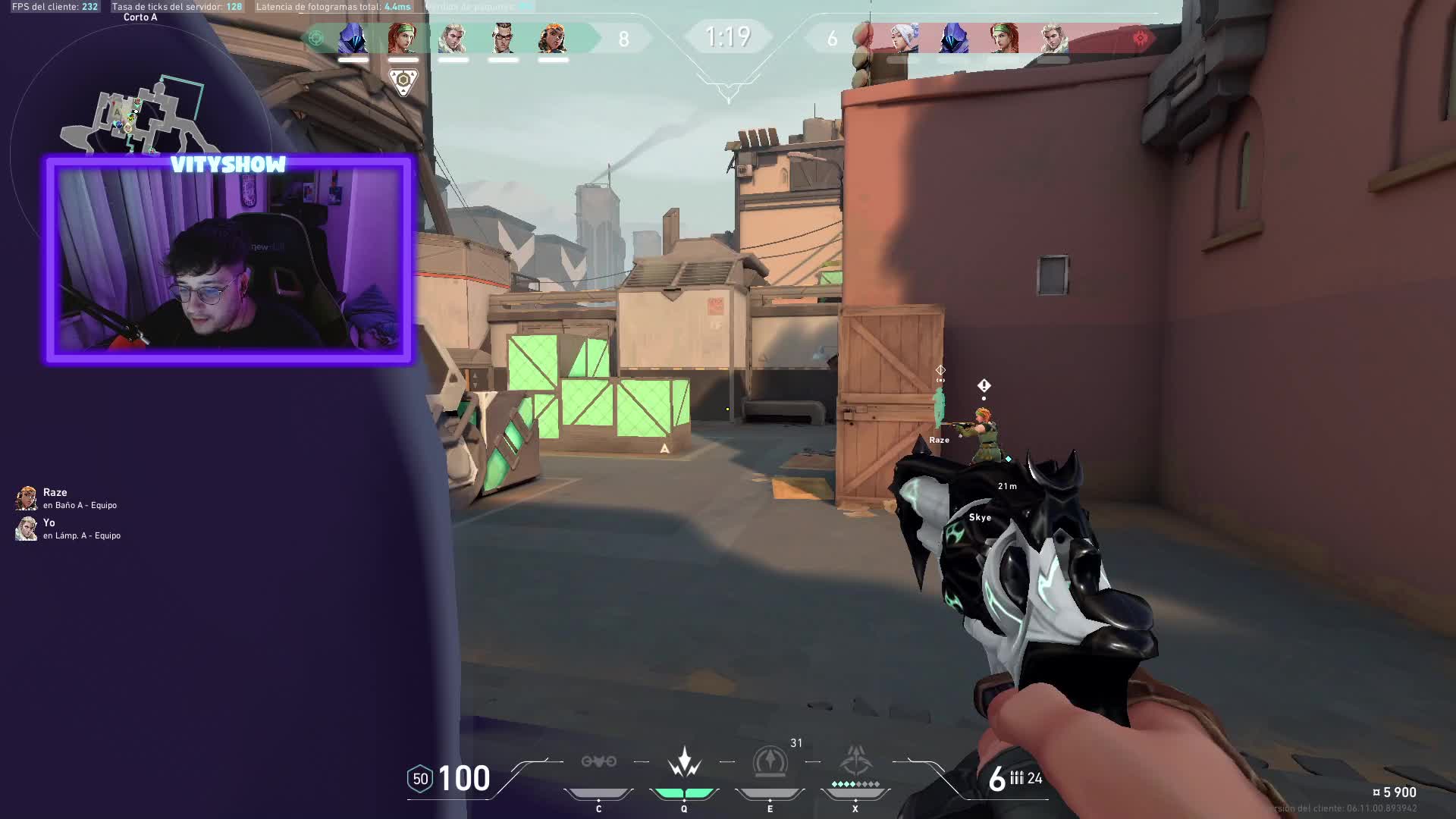Click the allied Skye portrait
This screenshot has height=819, width=1456.
pyautogui.click(x=403, y=38)
